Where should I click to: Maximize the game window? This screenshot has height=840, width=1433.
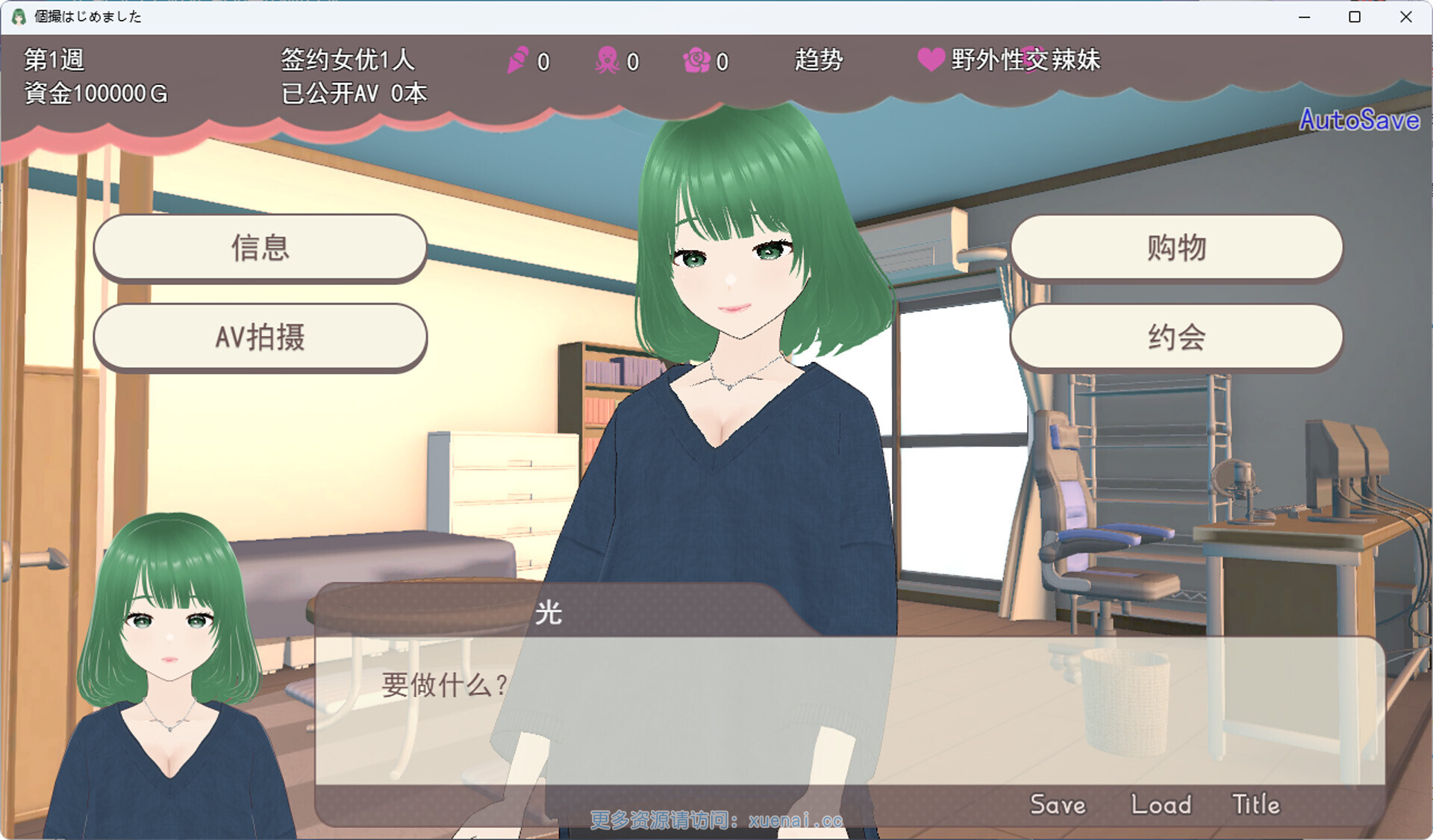[1355, 16]
